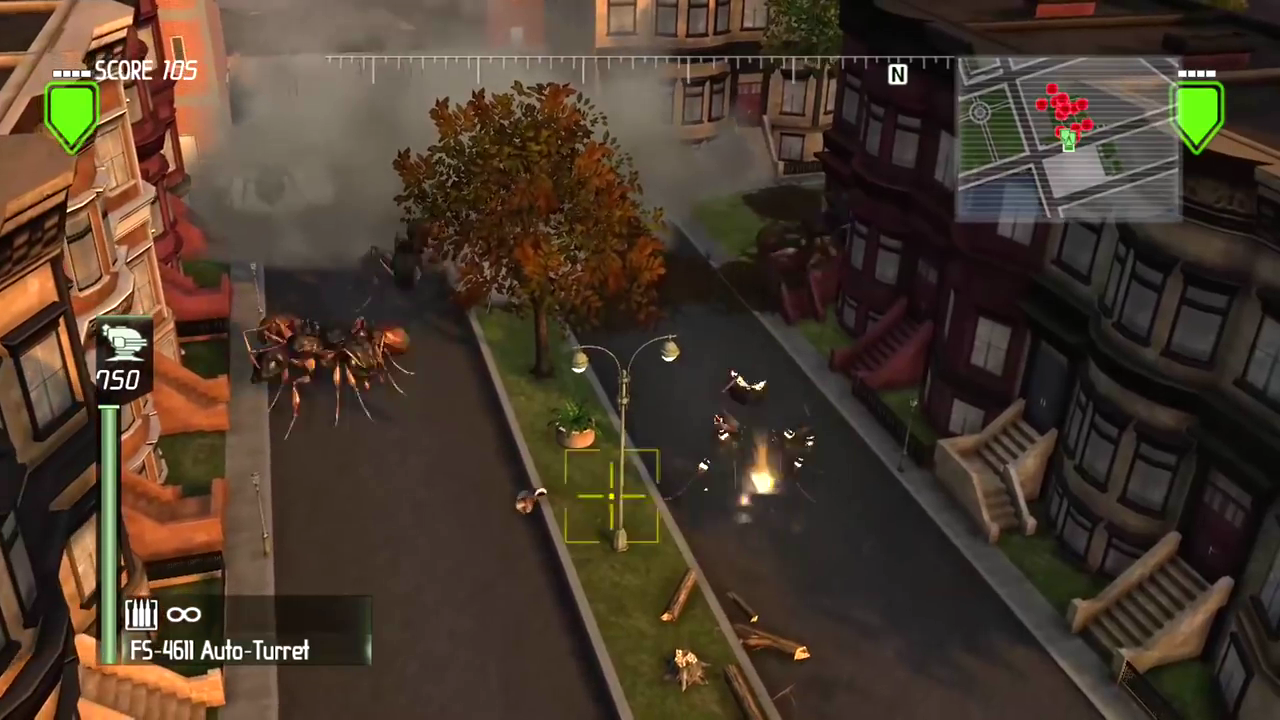
Task: Click the SCORE 105 label
Action: [x=145, y=70]
